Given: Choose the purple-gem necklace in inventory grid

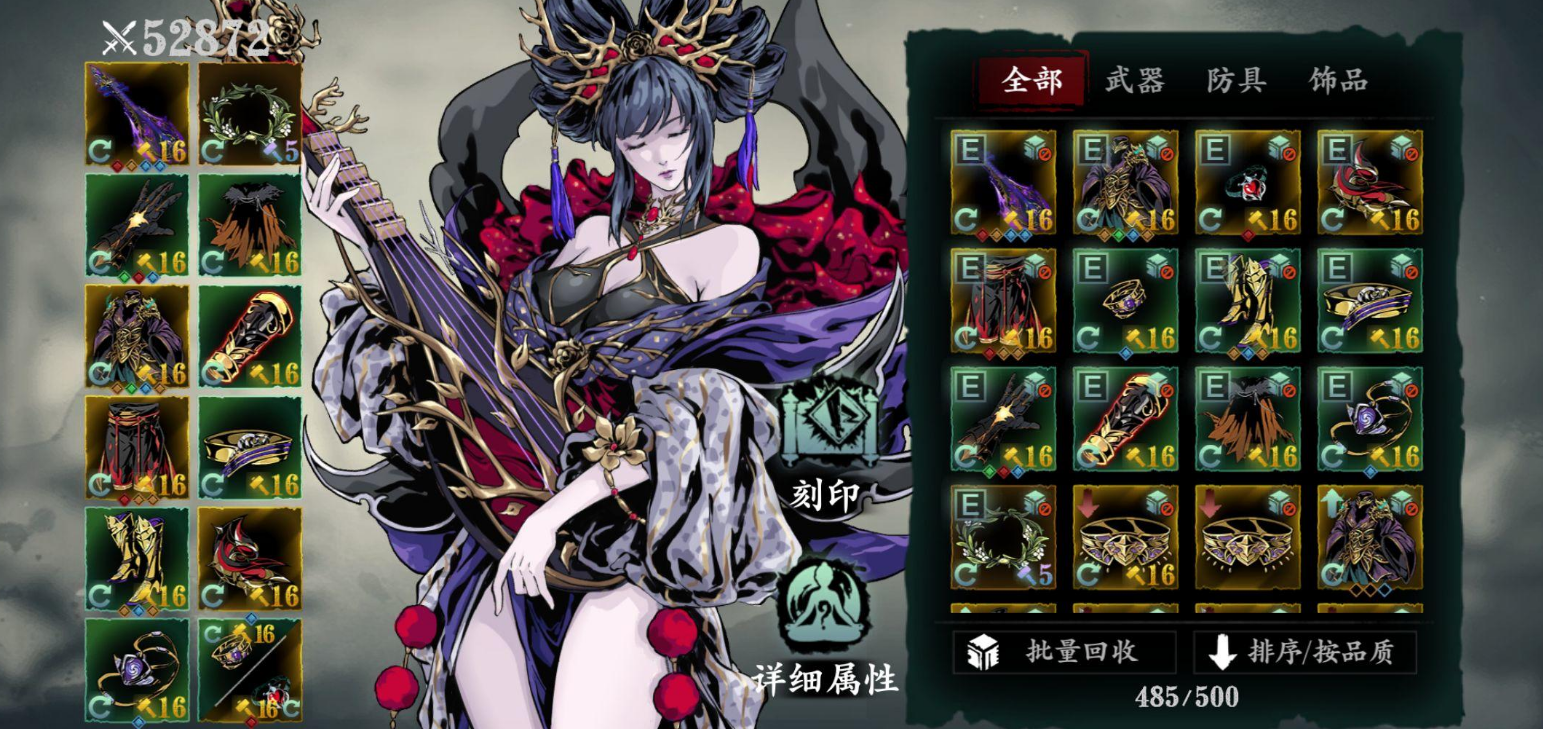Looking at the screenshot, I should coord(1369,419).
